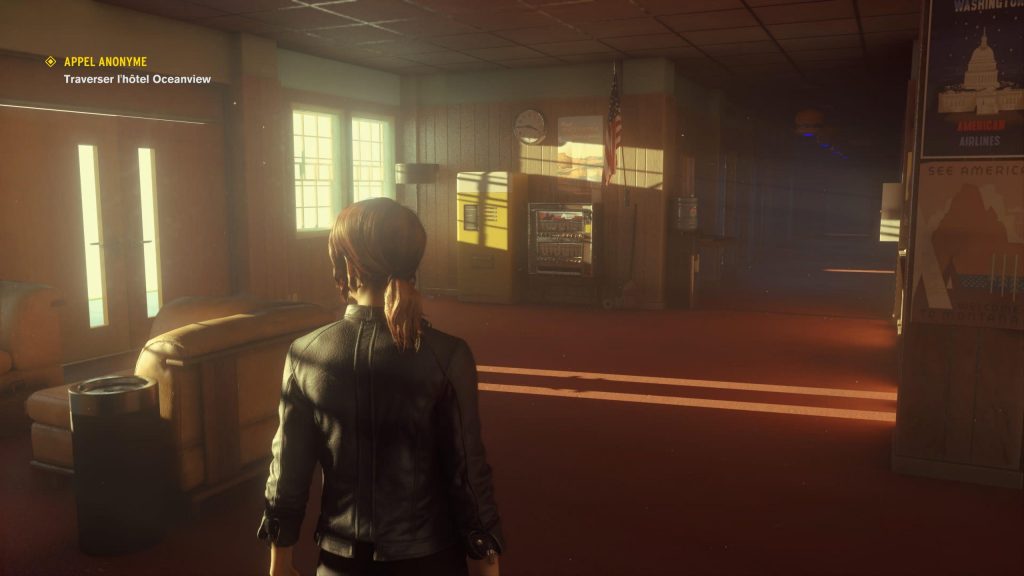Image resolution: width=1024 pixels, height=576 pixels.
Task: Select the Appel Anonyme mission tracker
Action: point(105,62)
